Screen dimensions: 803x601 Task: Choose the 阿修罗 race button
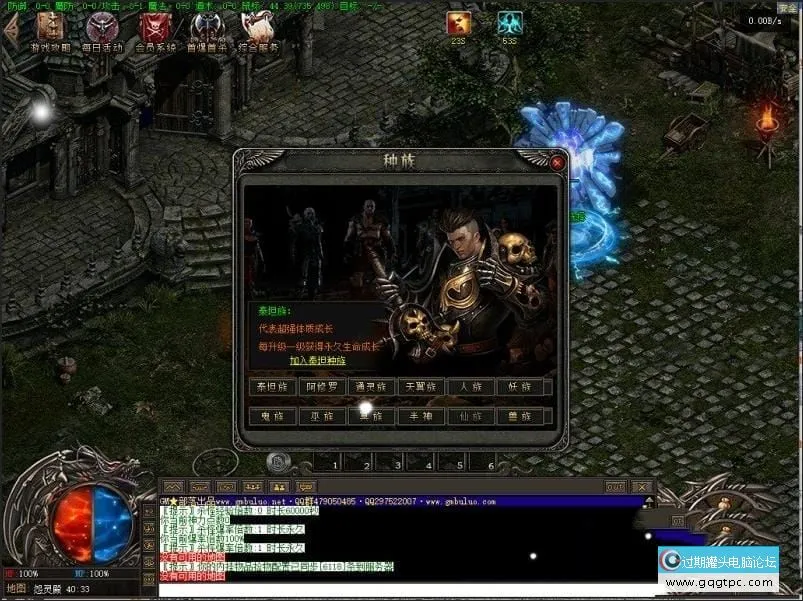coord(322,387)
